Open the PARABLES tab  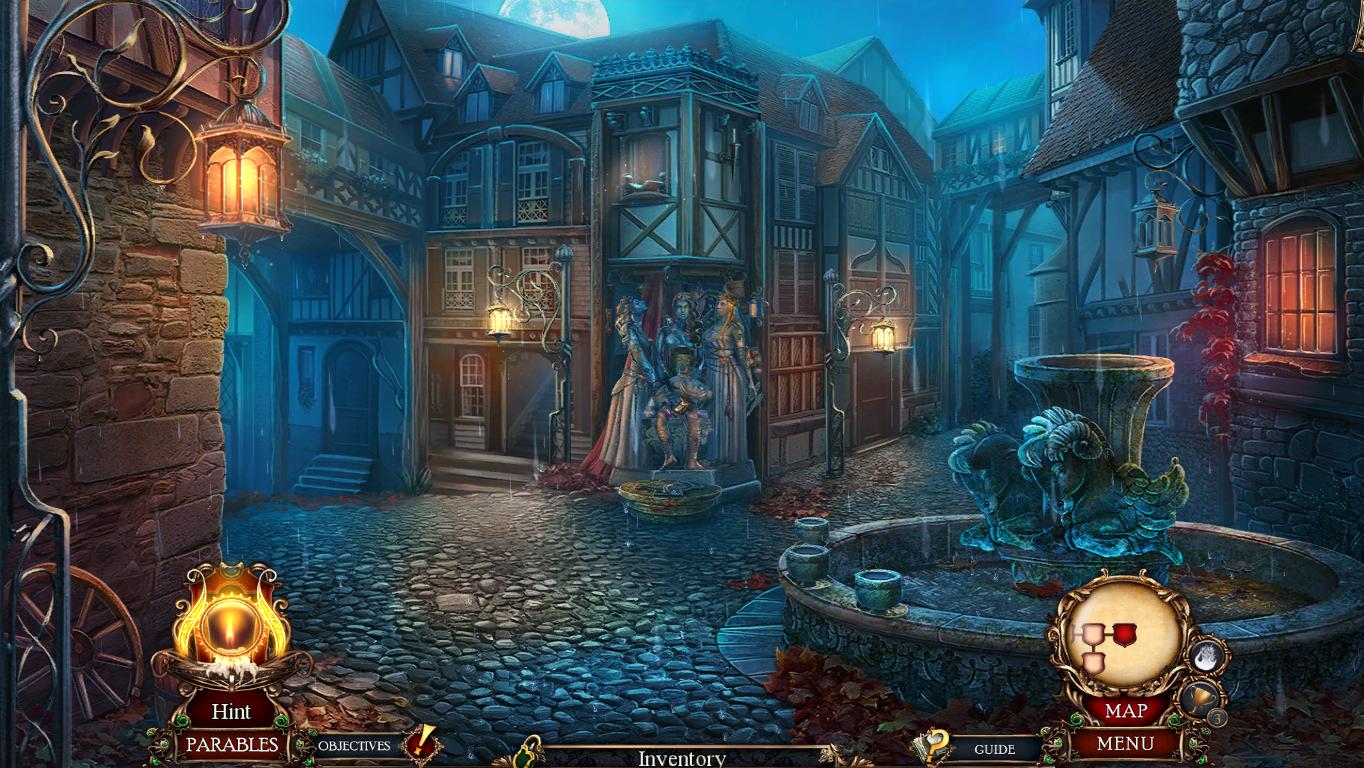[233, 745]
